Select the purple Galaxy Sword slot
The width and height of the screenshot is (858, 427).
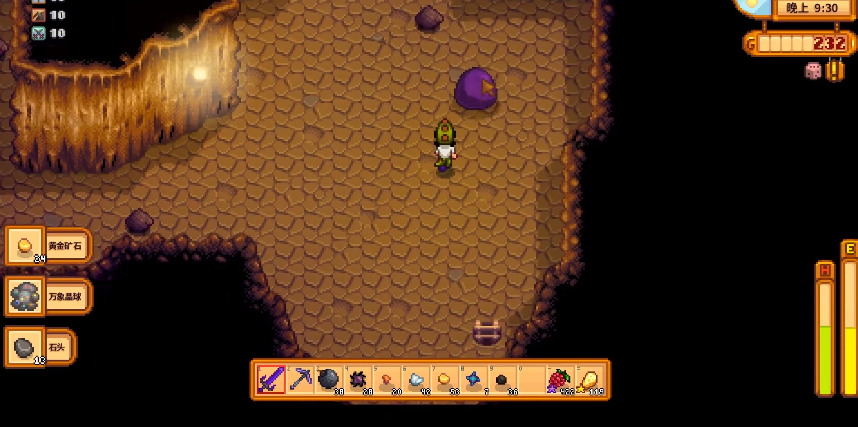click(x=271, y=380)
